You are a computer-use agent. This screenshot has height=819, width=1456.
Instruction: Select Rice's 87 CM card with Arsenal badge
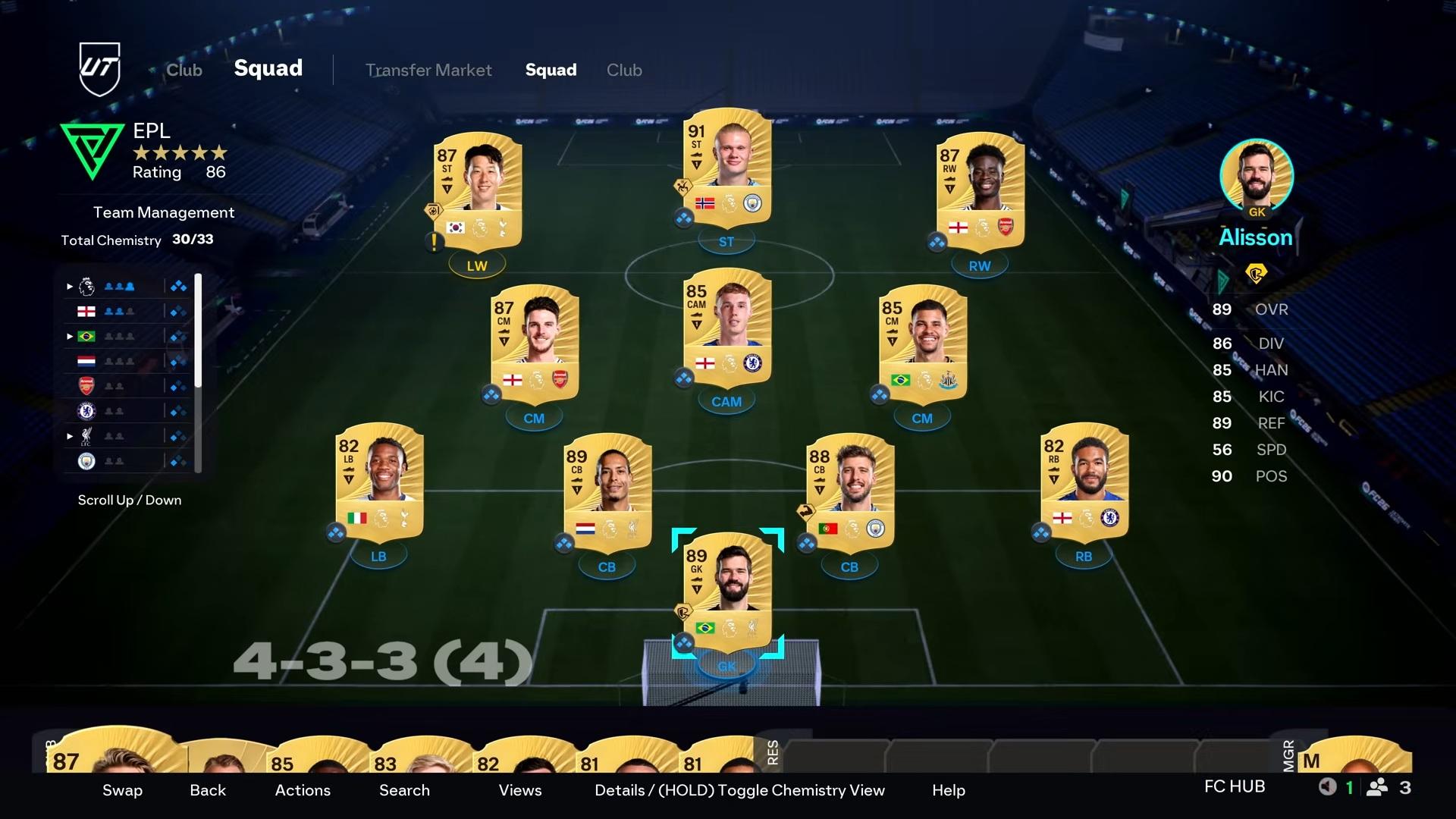coord(535,344)
